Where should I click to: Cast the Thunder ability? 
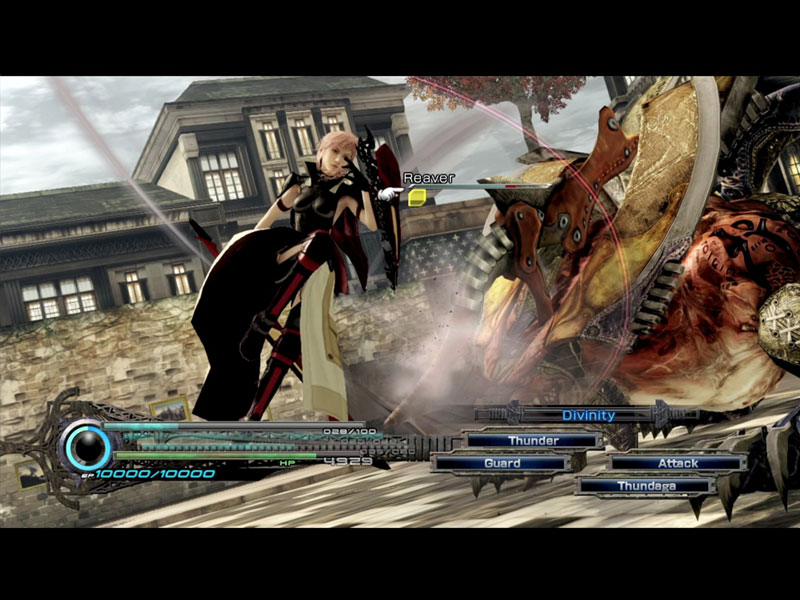(x=533, y=440)
